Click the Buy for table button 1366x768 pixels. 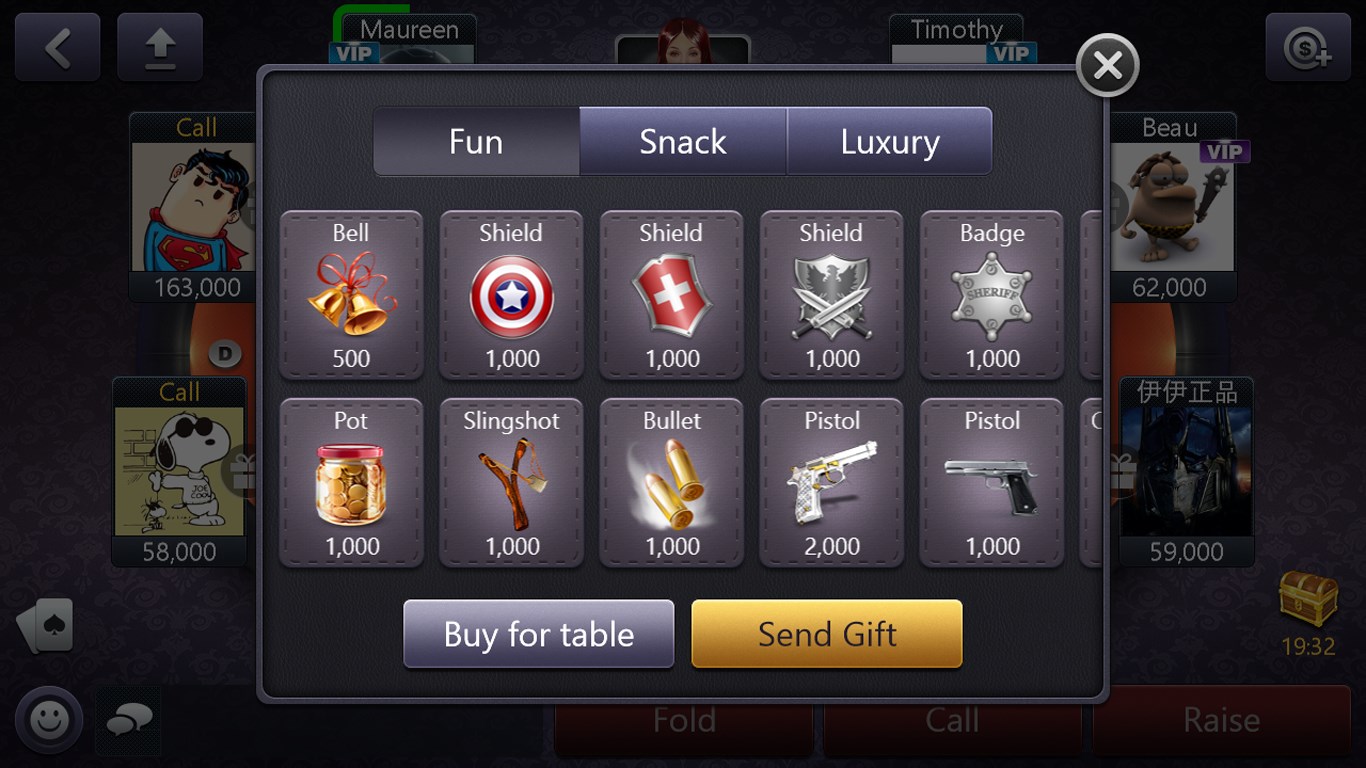pos(538,634)
